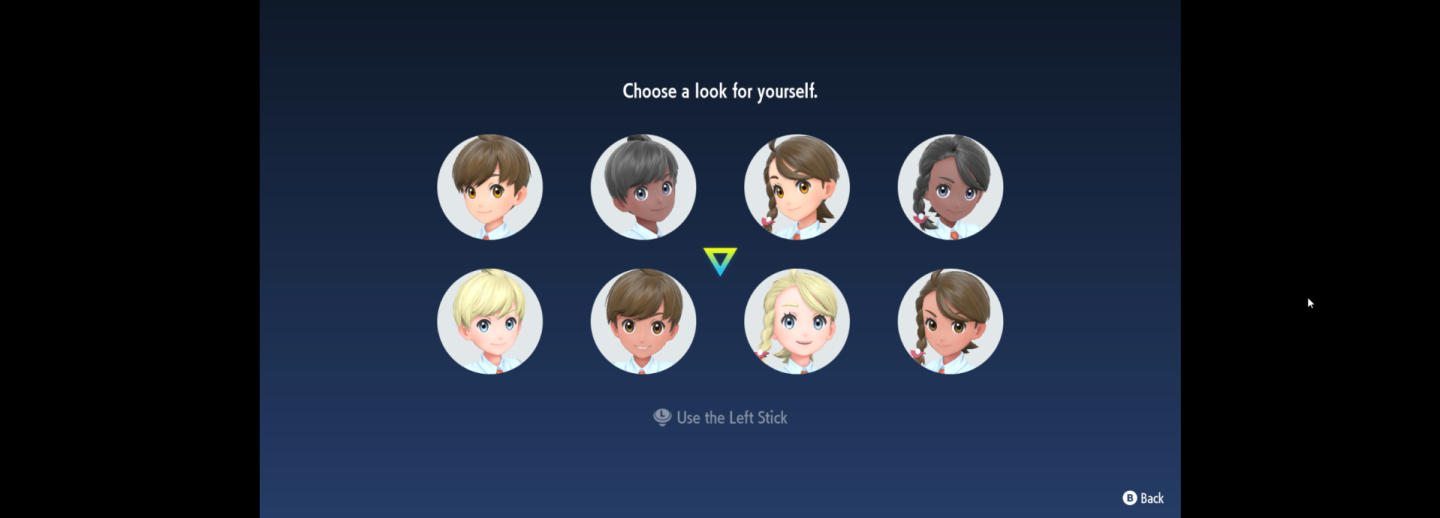Pick the tan-skinned boy with brown hair
The image size is (1440, 518).
tap(643, 321)
